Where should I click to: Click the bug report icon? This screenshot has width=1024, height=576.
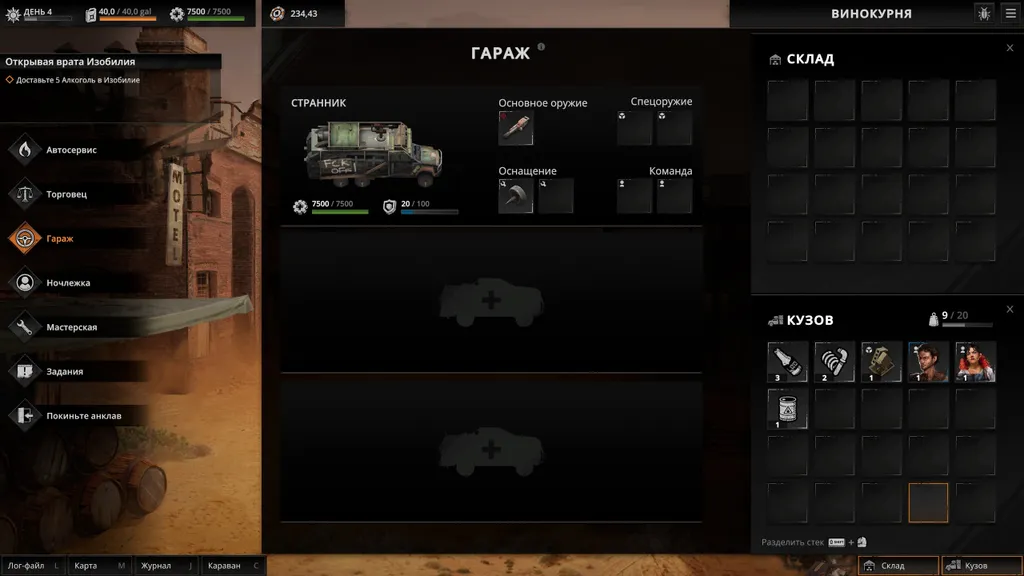tap(984, 13)
